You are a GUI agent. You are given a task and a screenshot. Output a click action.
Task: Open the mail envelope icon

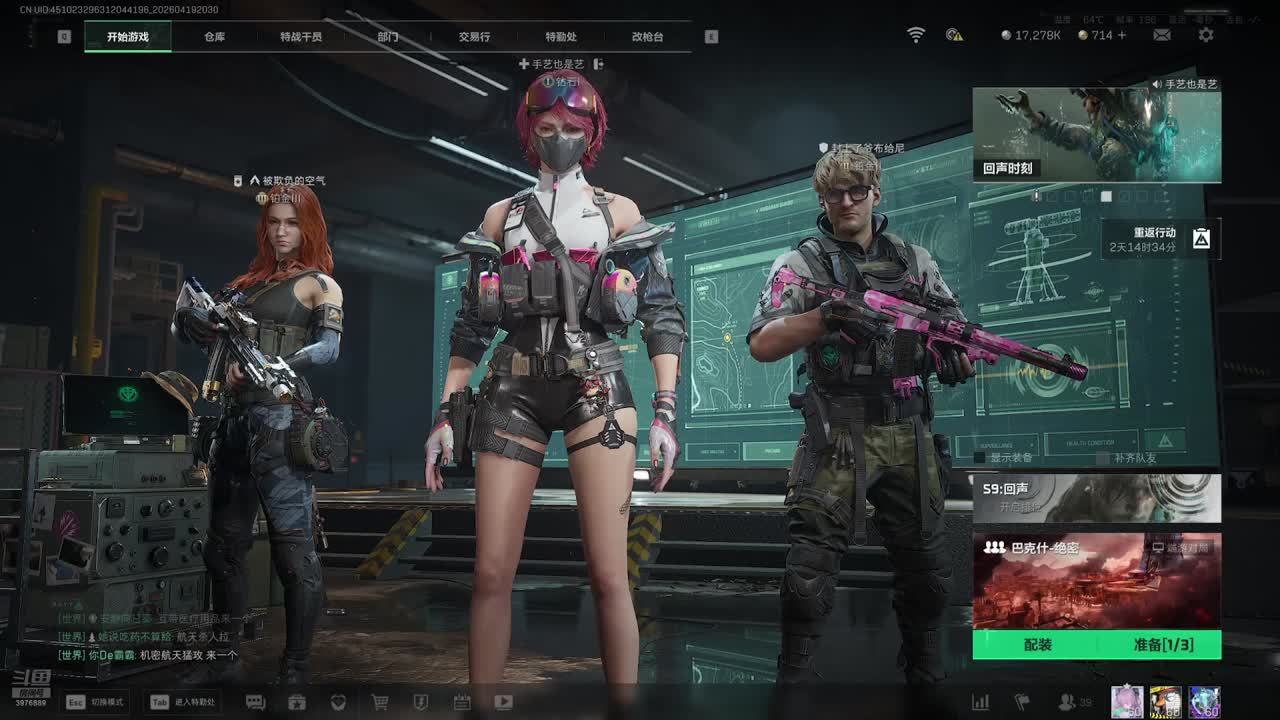pos(1162,35)
